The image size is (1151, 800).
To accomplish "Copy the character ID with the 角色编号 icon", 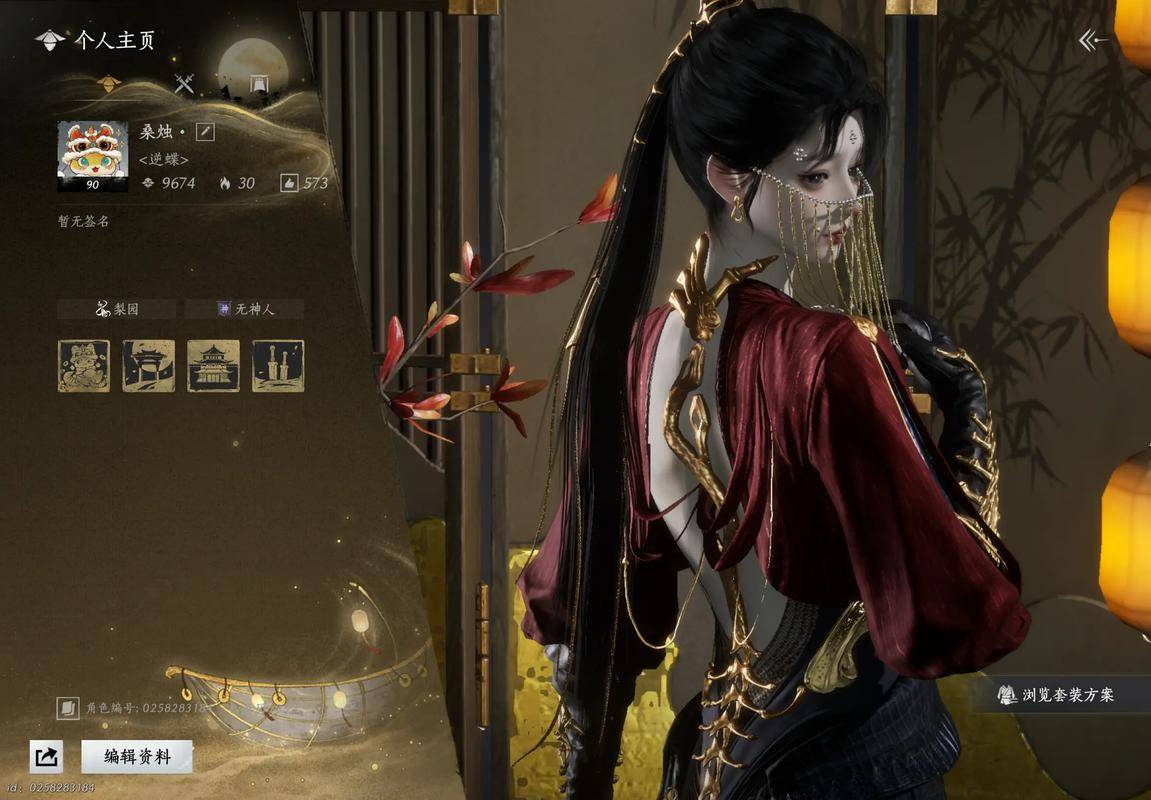I will tap(68, 708).
